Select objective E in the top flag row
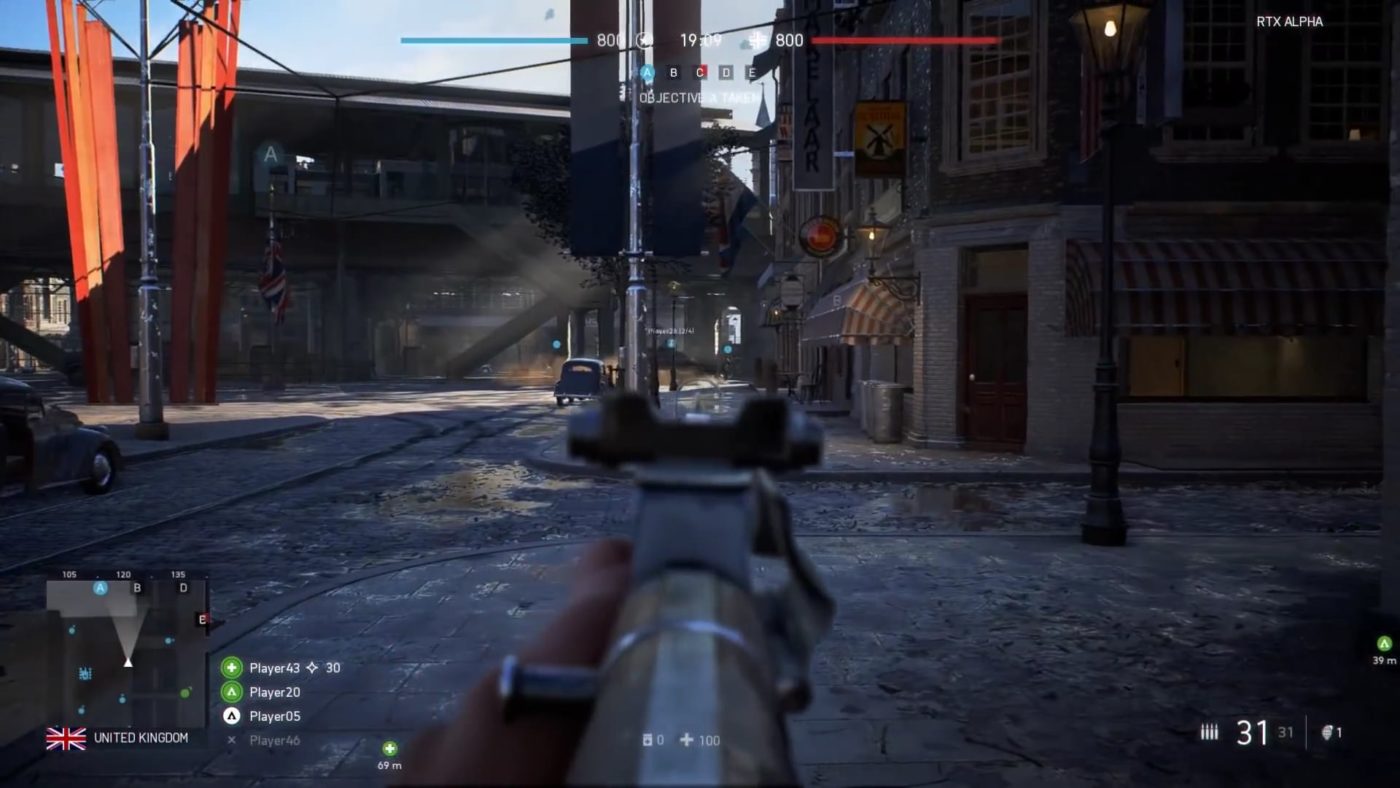The height and width of the screenshot is (788, 1400). point(752,72)
